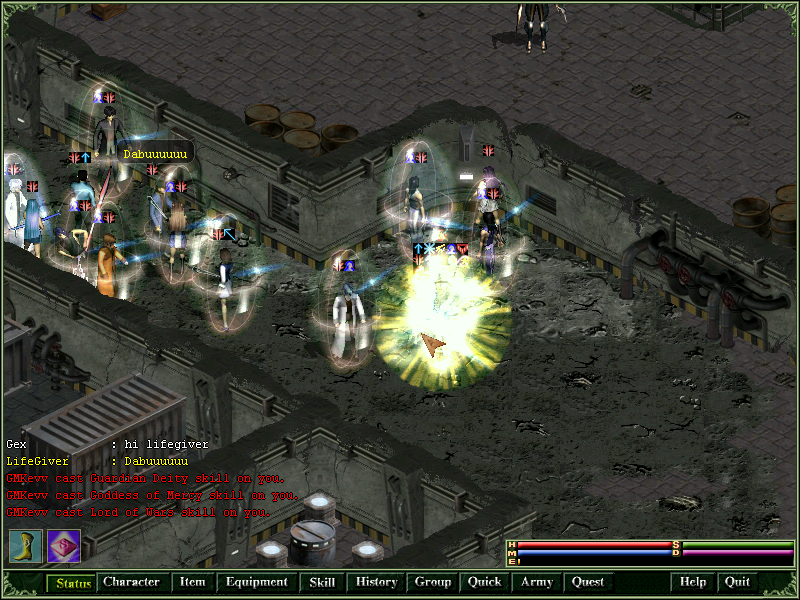Open the Status panel
The image size is (800, 600).
pos(72,582)
